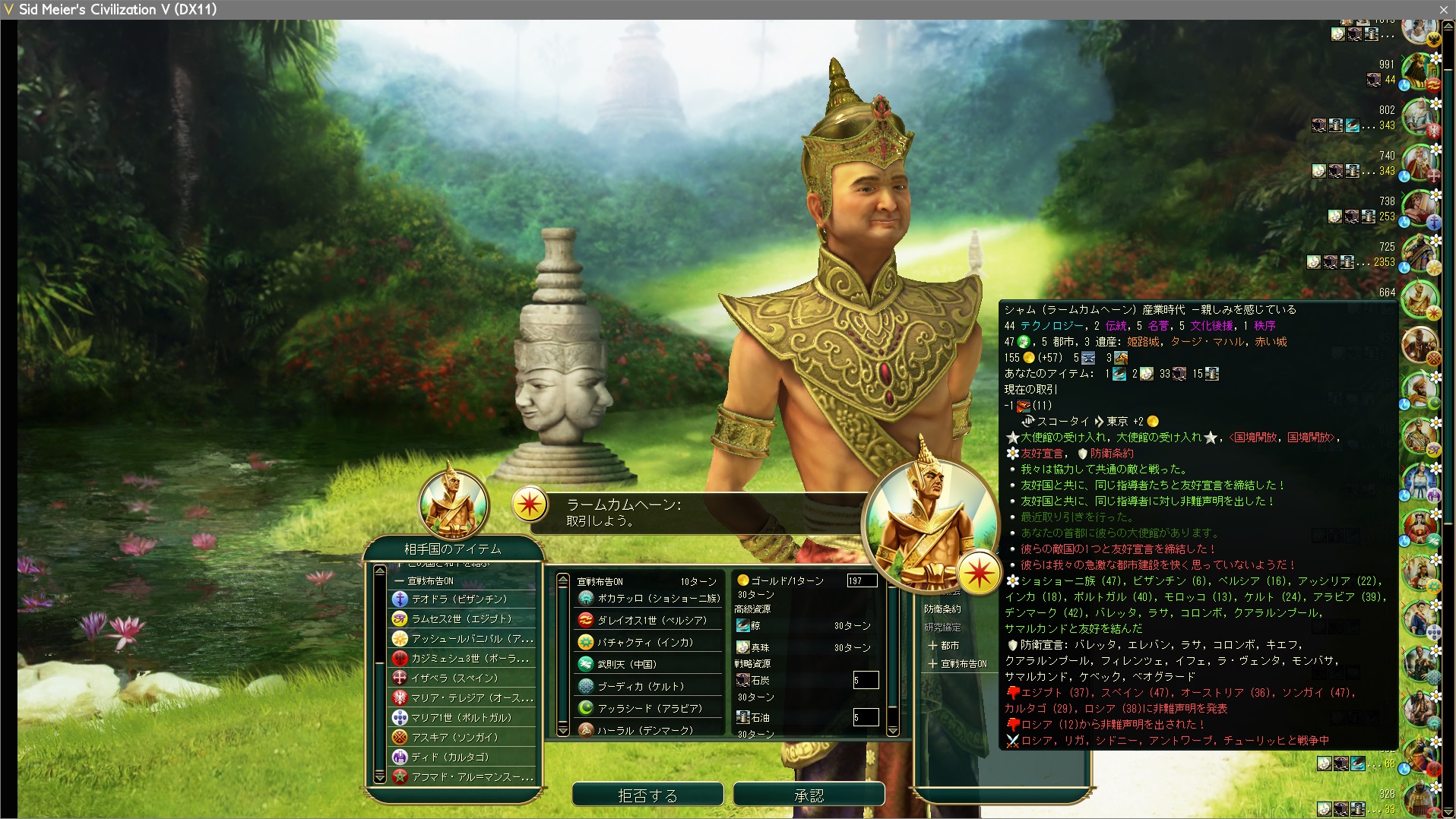
Task: Reject the trade with 拒否する
Action: [x=647, y=795]
